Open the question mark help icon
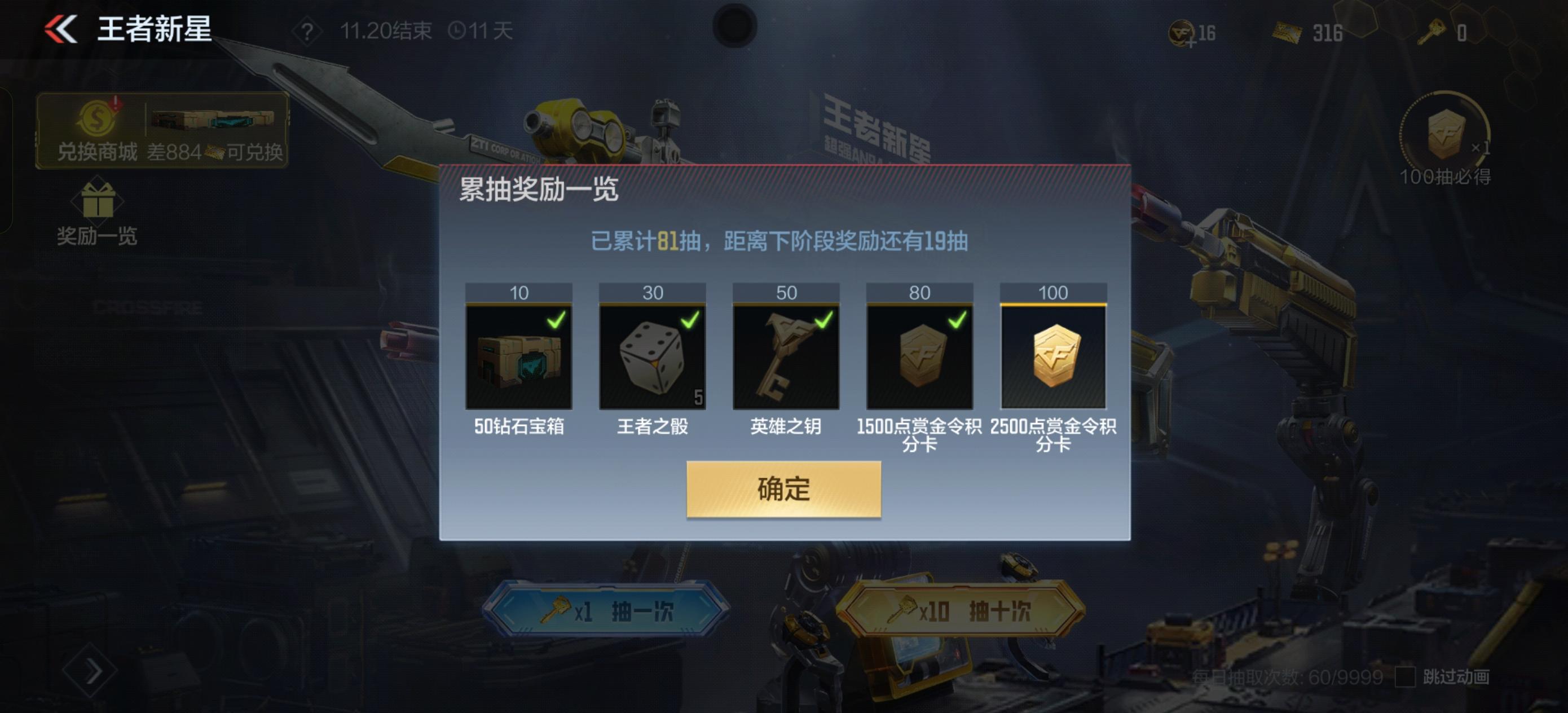 point(308,32)
